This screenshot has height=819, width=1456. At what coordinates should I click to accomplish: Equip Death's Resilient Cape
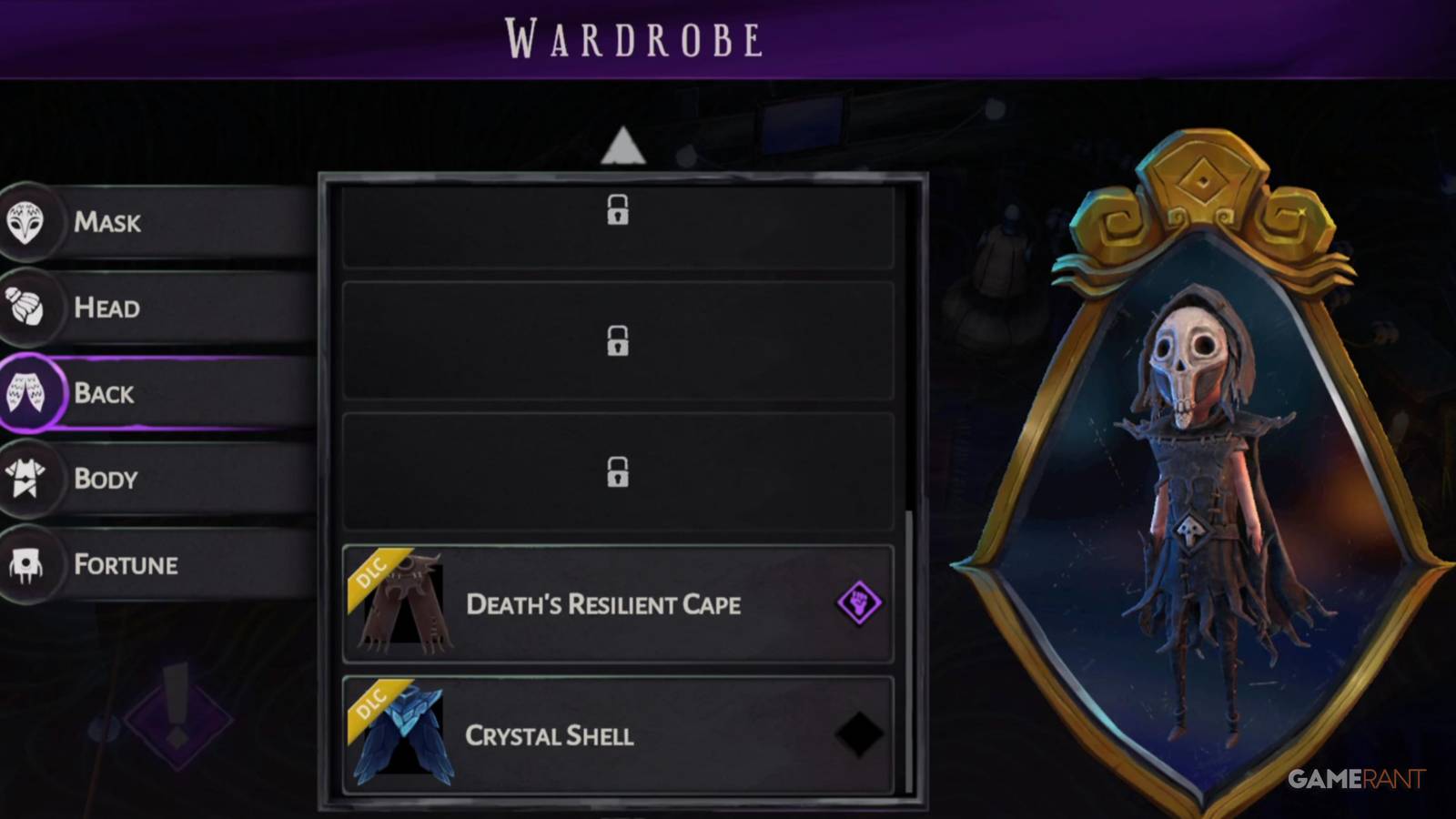tap(603, 603)
